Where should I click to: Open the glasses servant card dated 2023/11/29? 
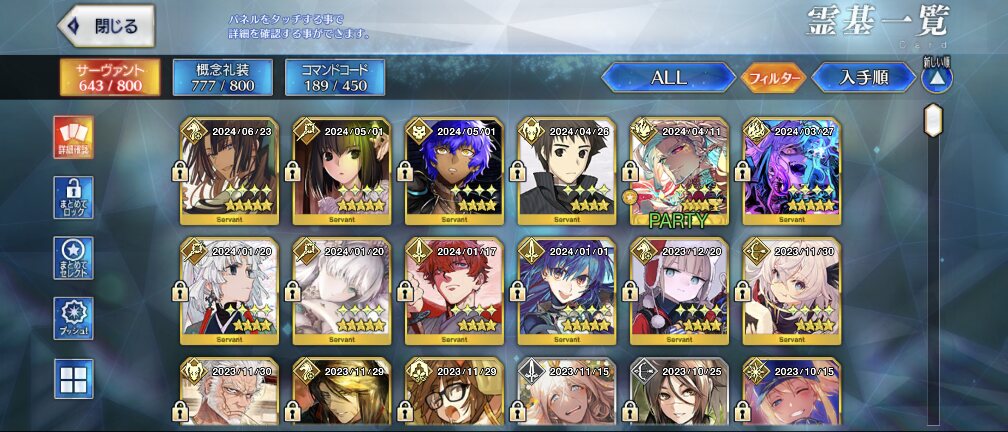454,395
